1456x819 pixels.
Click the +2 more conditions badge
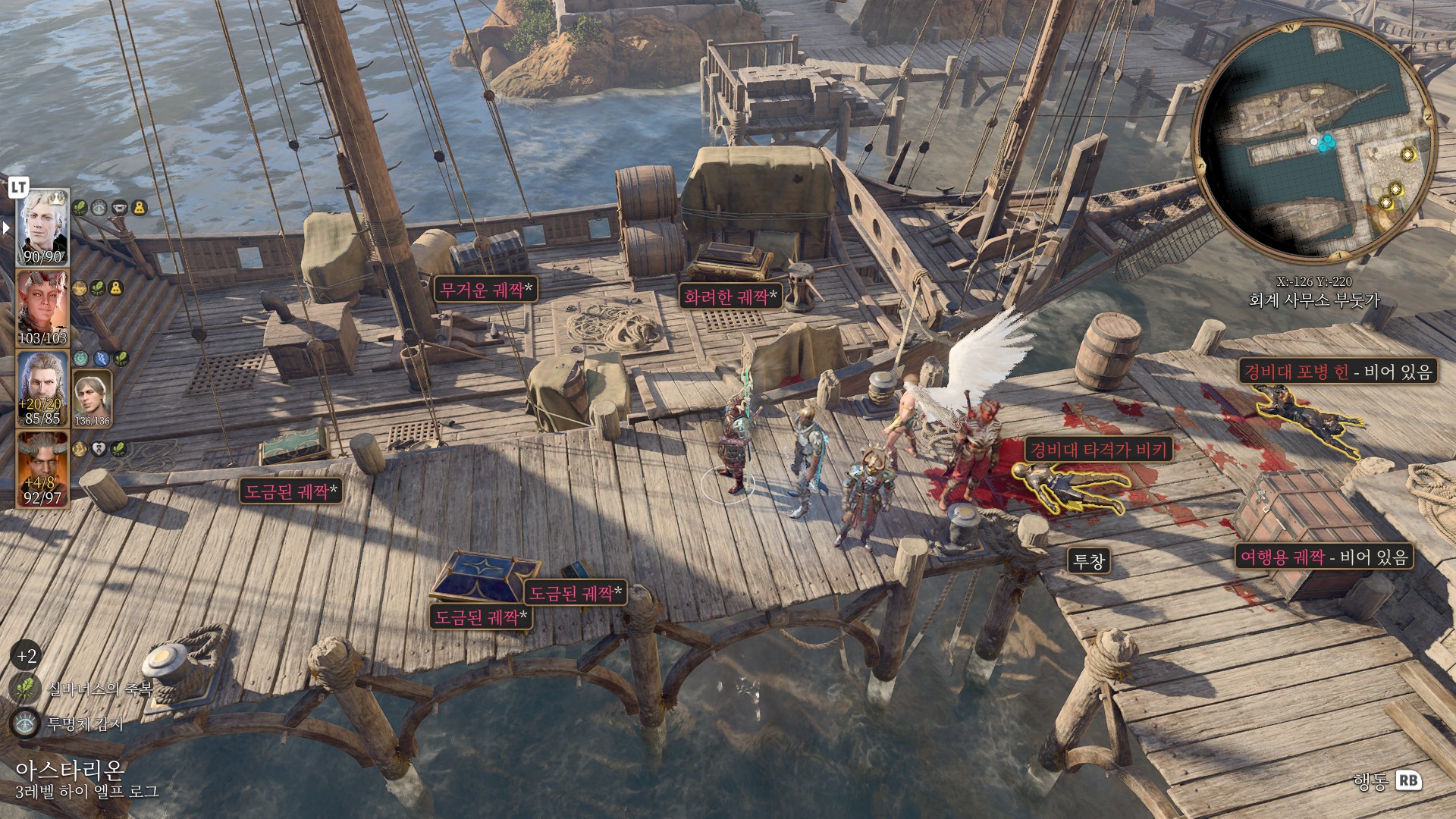pos(27,656)
